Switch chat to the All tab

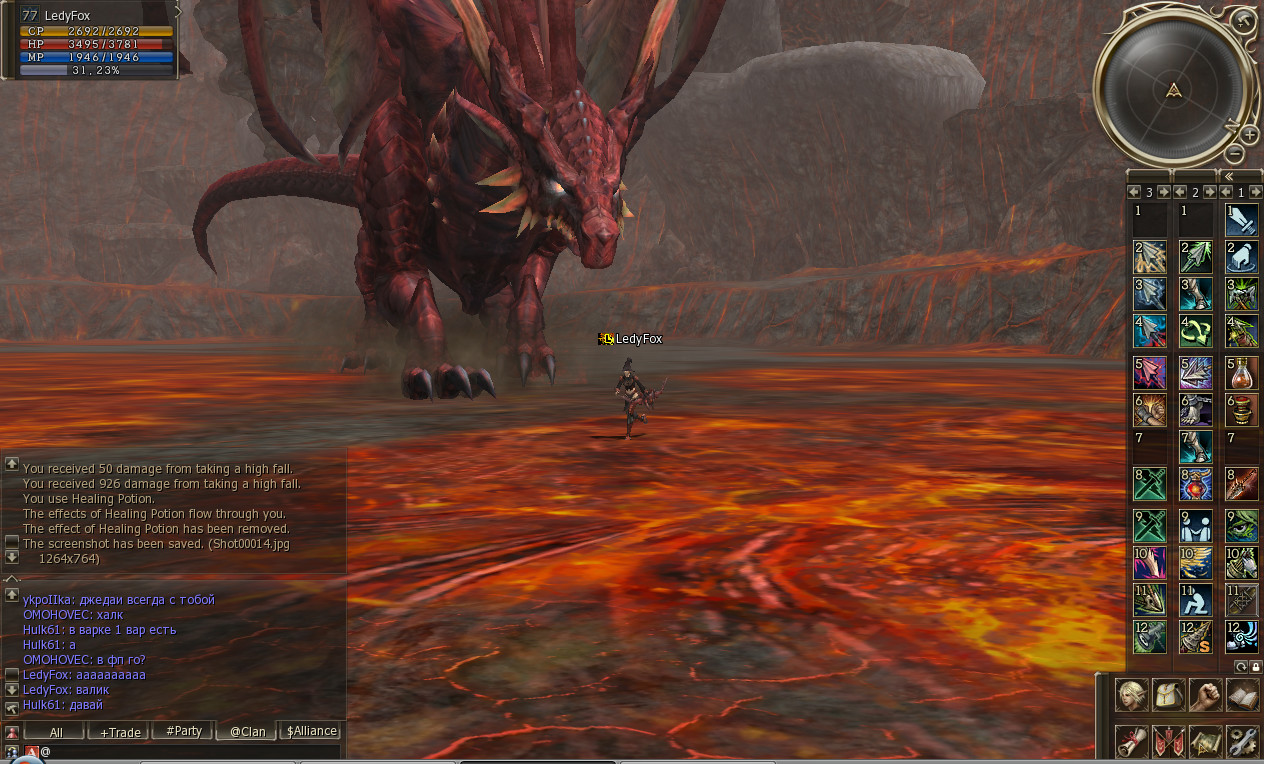coord(56,732)
